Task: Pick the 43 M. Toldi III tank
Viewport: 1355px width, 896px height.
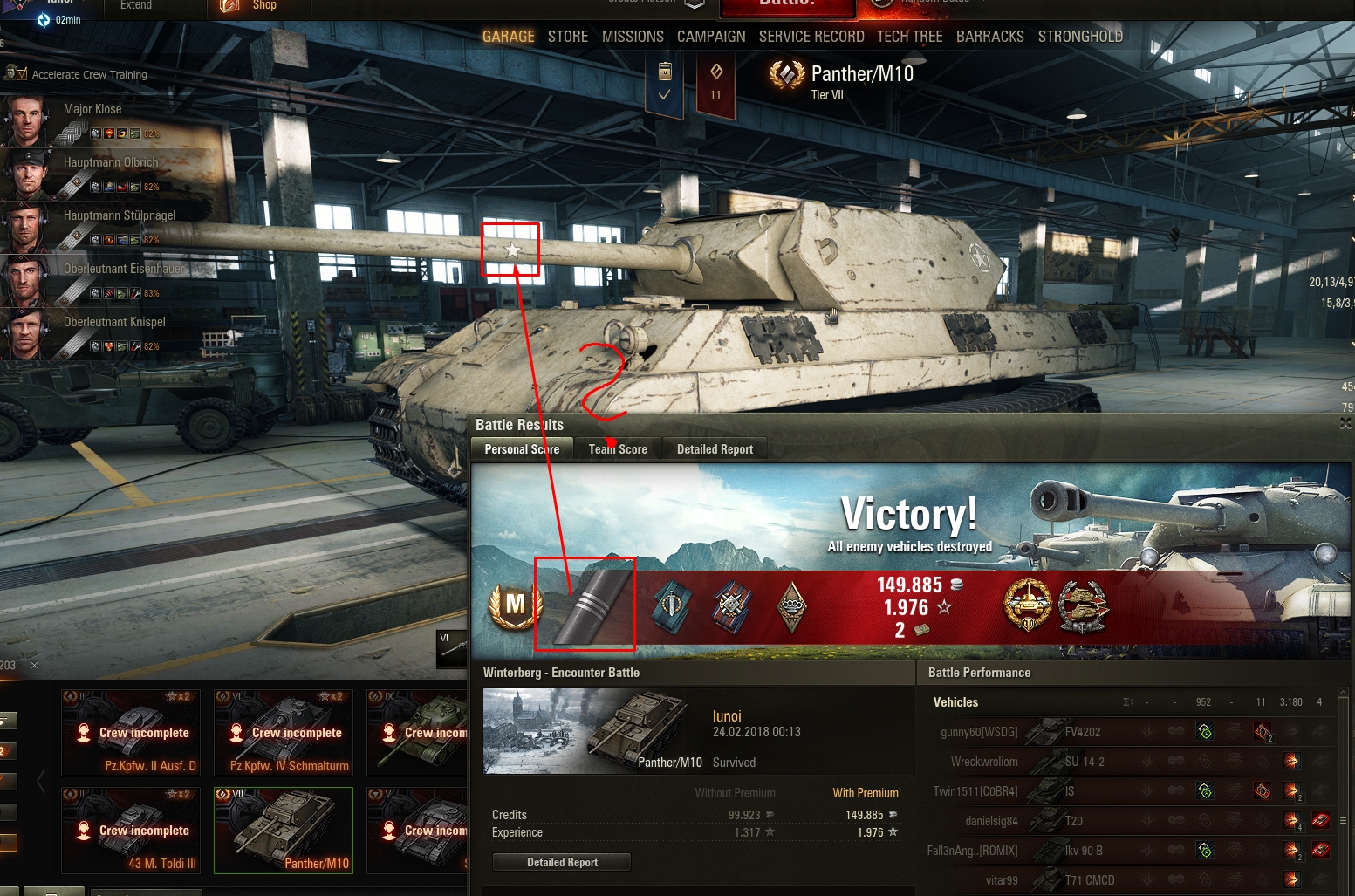Action: point(131,831)
